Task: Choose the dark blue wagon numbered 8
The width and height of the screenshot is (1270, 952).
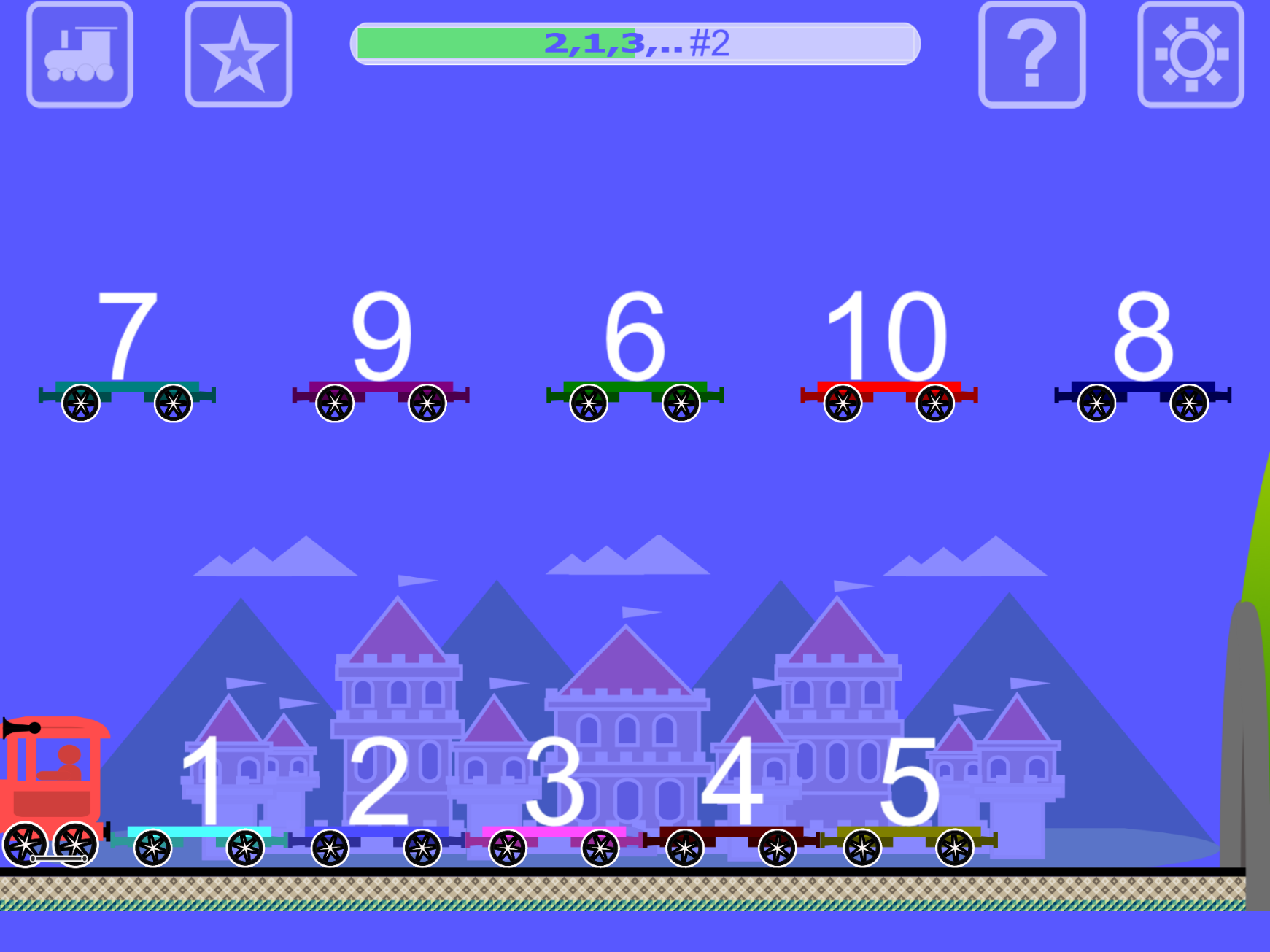Action: click(1142, 357)
